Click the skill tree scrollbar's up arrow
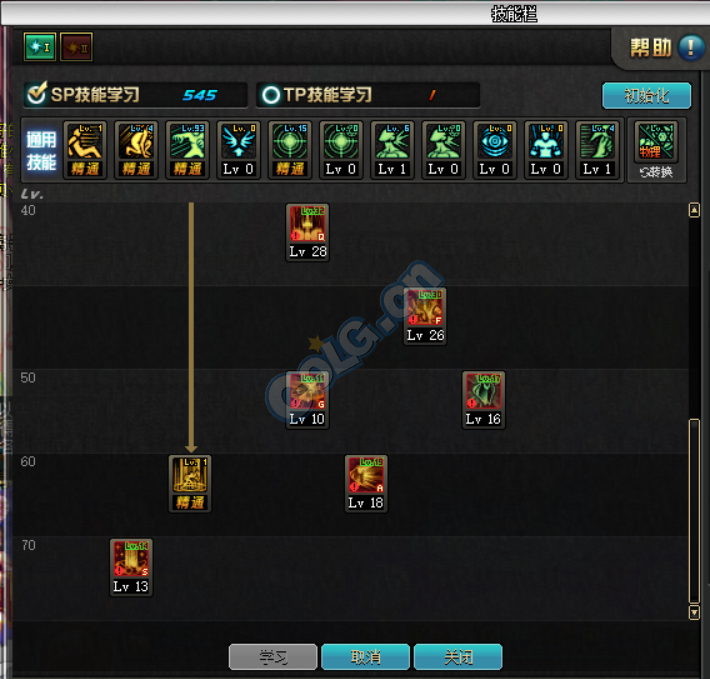Viewport: 710px width, 679px height. point(695,211)
